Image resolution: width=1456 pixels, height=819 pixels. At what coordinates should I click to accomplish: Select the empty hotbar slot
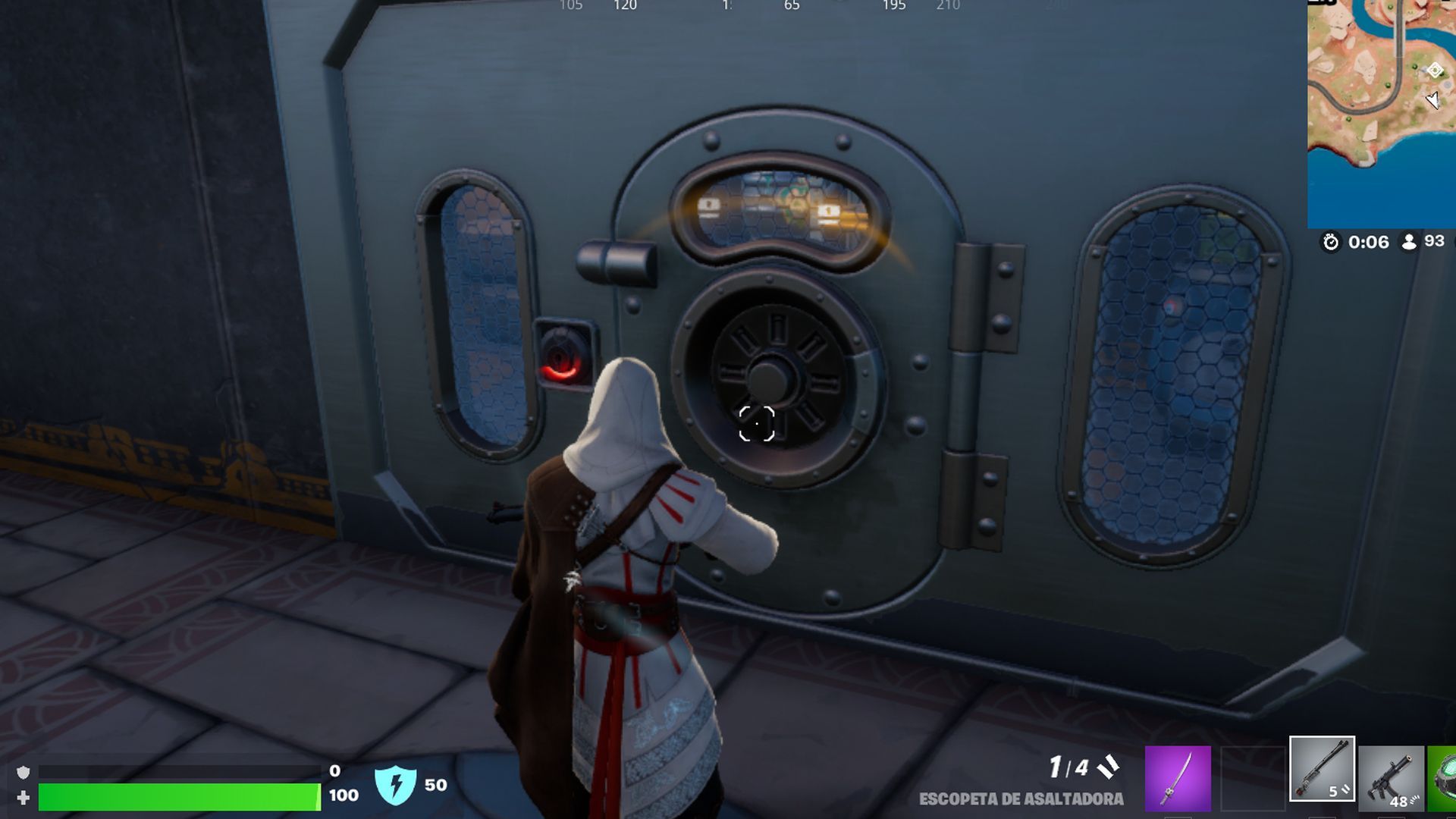[x=1251, y=778]
